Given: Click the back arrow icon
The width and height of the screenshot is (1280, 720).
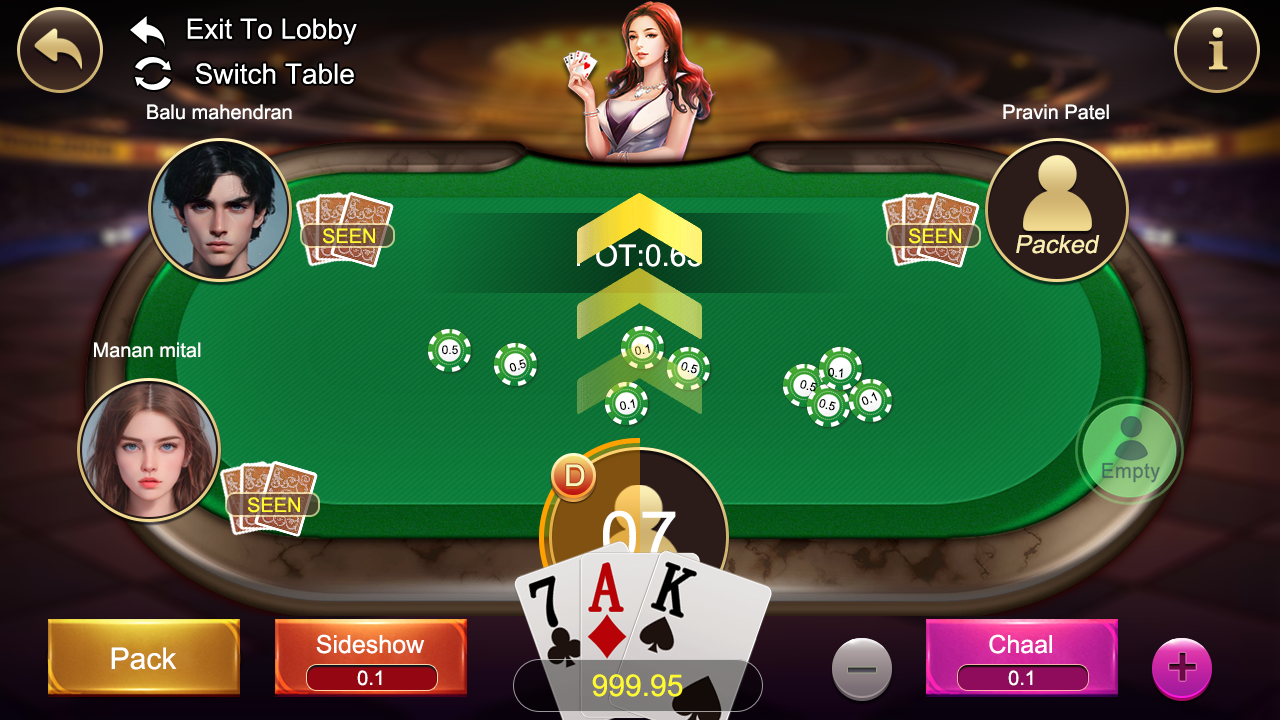Looking at the screenshot, I should pos(59,50).
